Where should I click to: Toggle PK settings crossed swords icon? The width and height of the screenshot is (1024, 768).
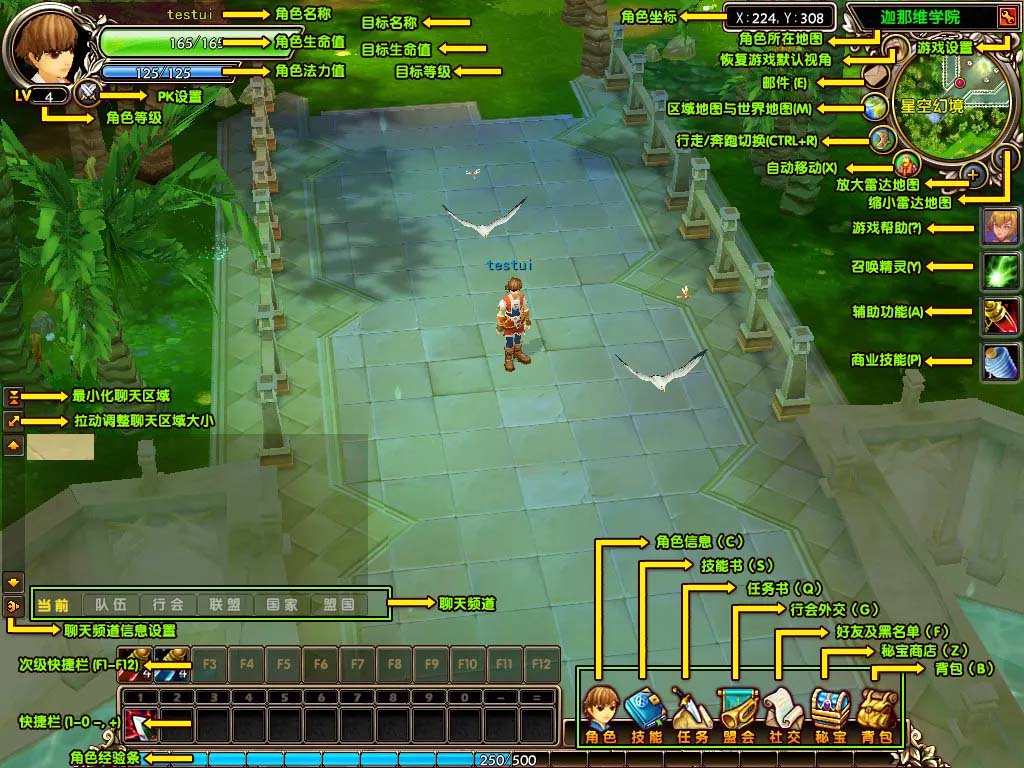(x=89, y=93)
